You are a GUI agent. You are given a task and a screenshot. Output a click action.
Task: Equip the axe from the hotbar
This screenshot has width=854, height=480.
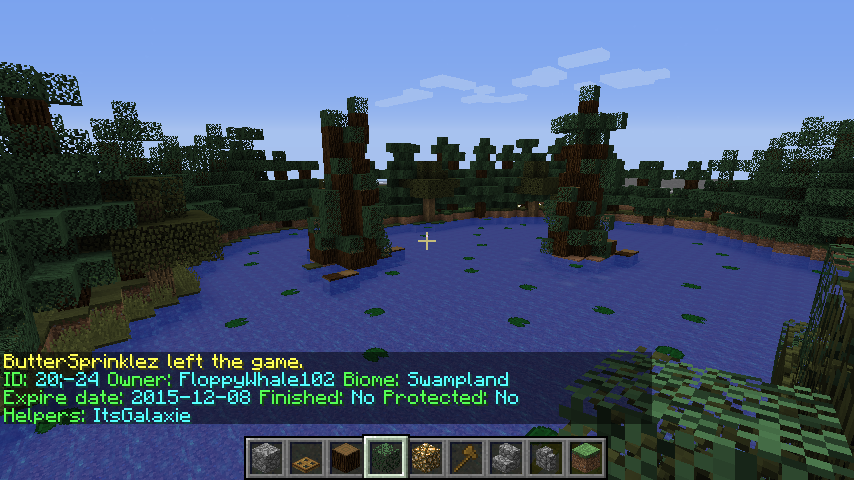tap(466, 457)
